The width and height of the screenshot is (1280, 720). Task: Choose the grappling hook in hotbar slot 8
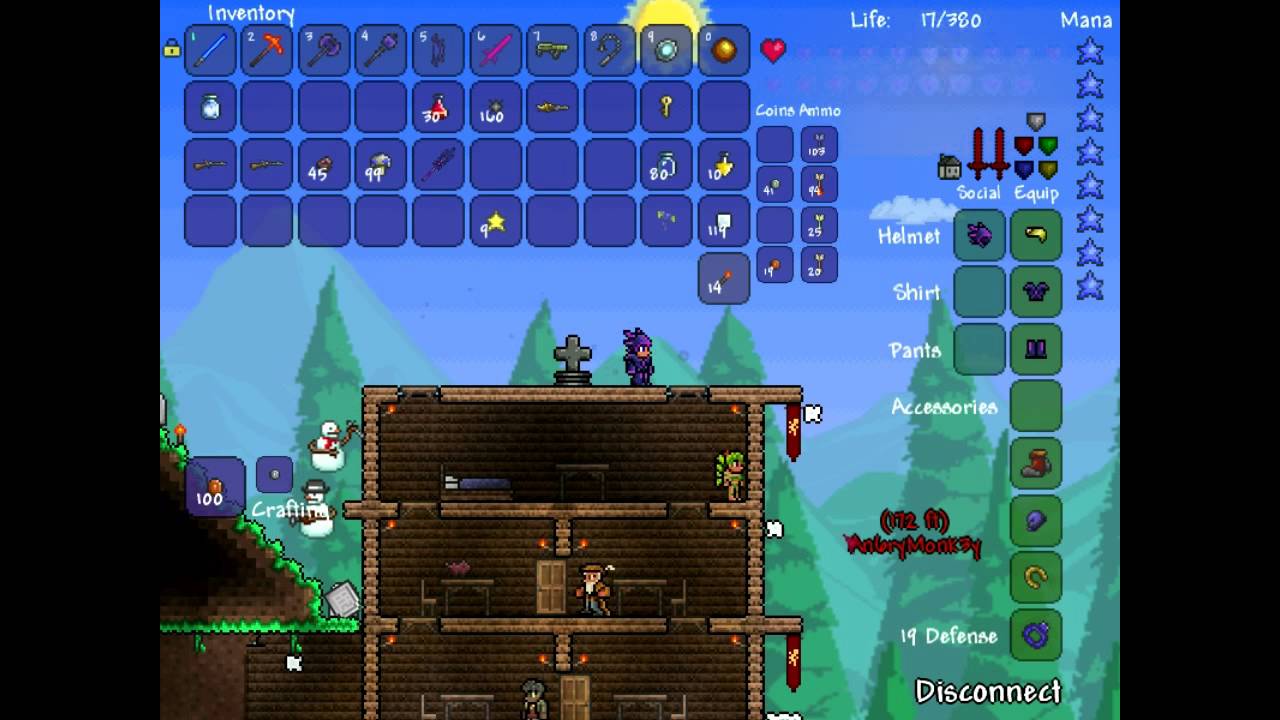pos(609,51)
